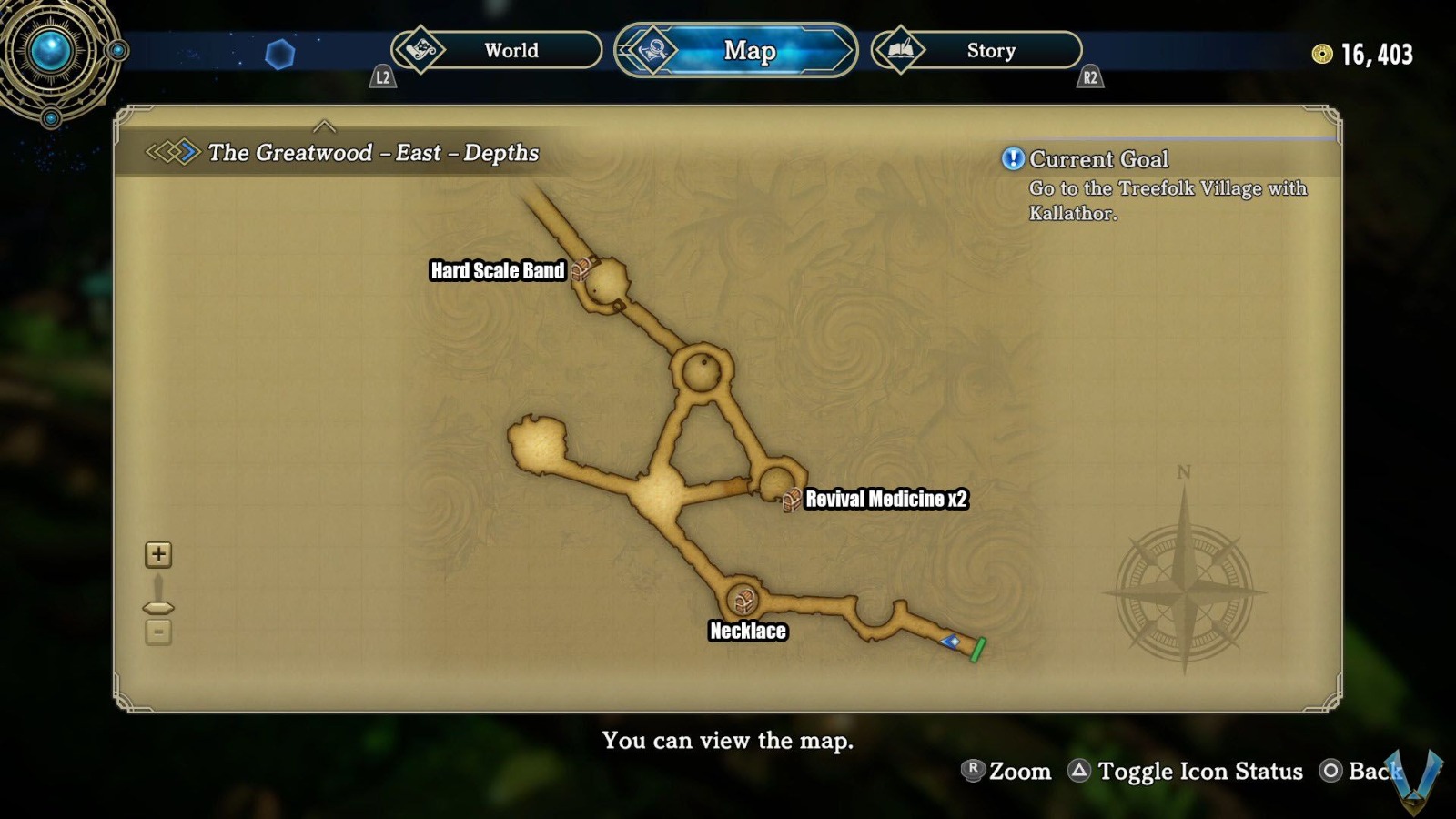
Task: Switch to the World tab
Action: 511,52
